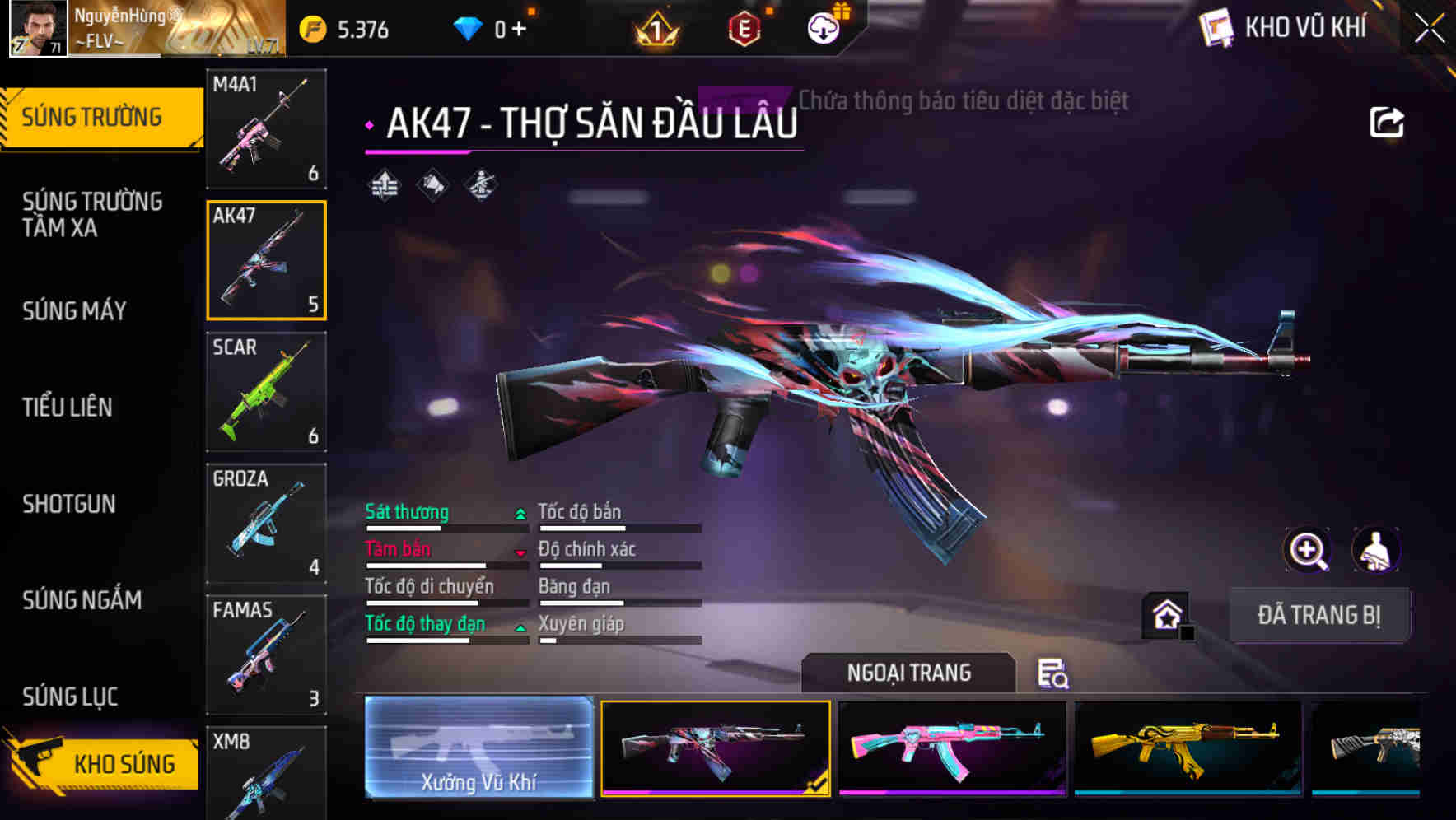The height and width of the screenshot is (820, 1456).
Task: Click the Đã Trang Bị button
Action: pyautogui.click(x=1320, y=614)
